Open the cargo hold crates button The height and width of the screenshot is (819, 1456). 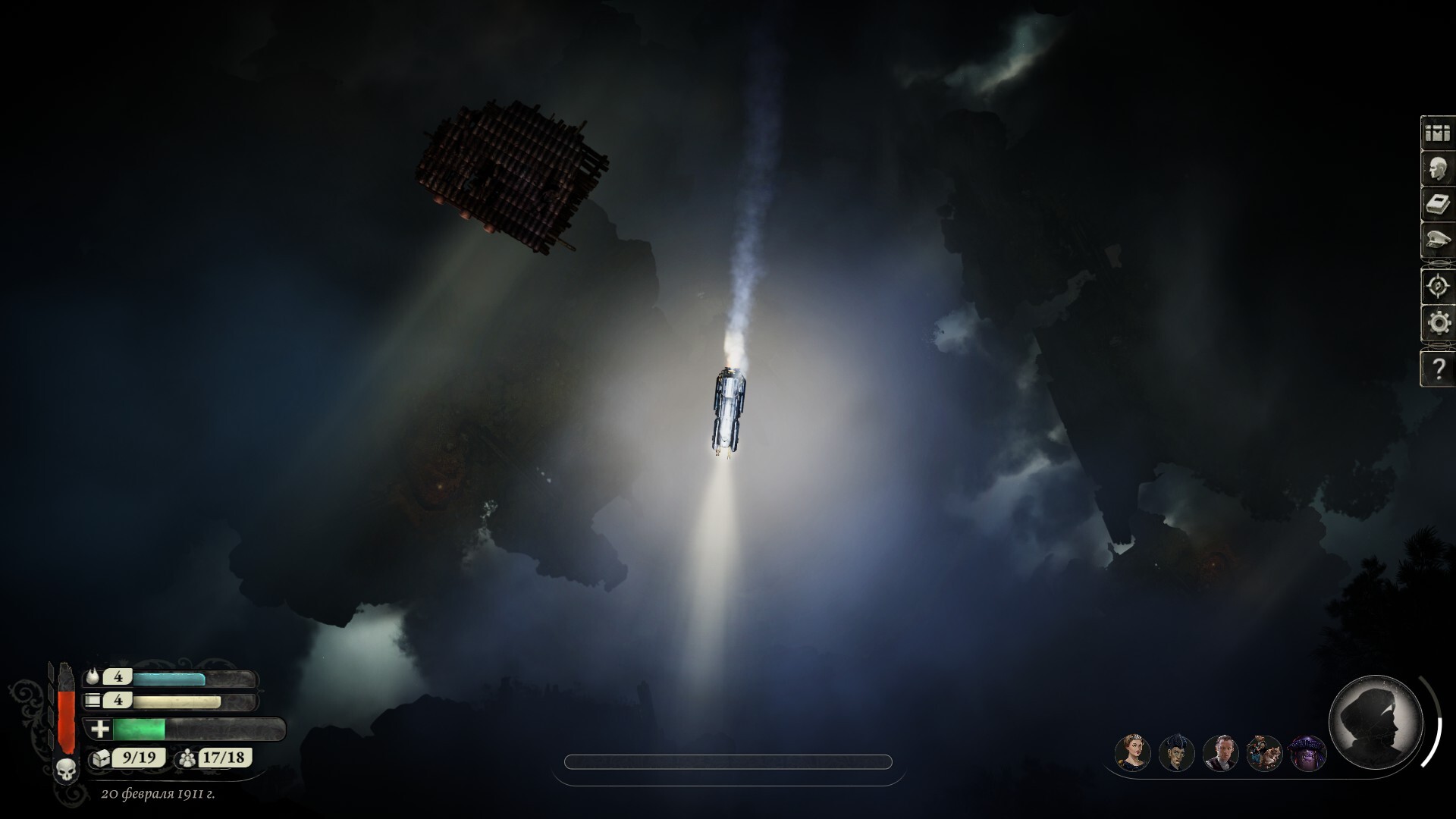pos(1437,133)
